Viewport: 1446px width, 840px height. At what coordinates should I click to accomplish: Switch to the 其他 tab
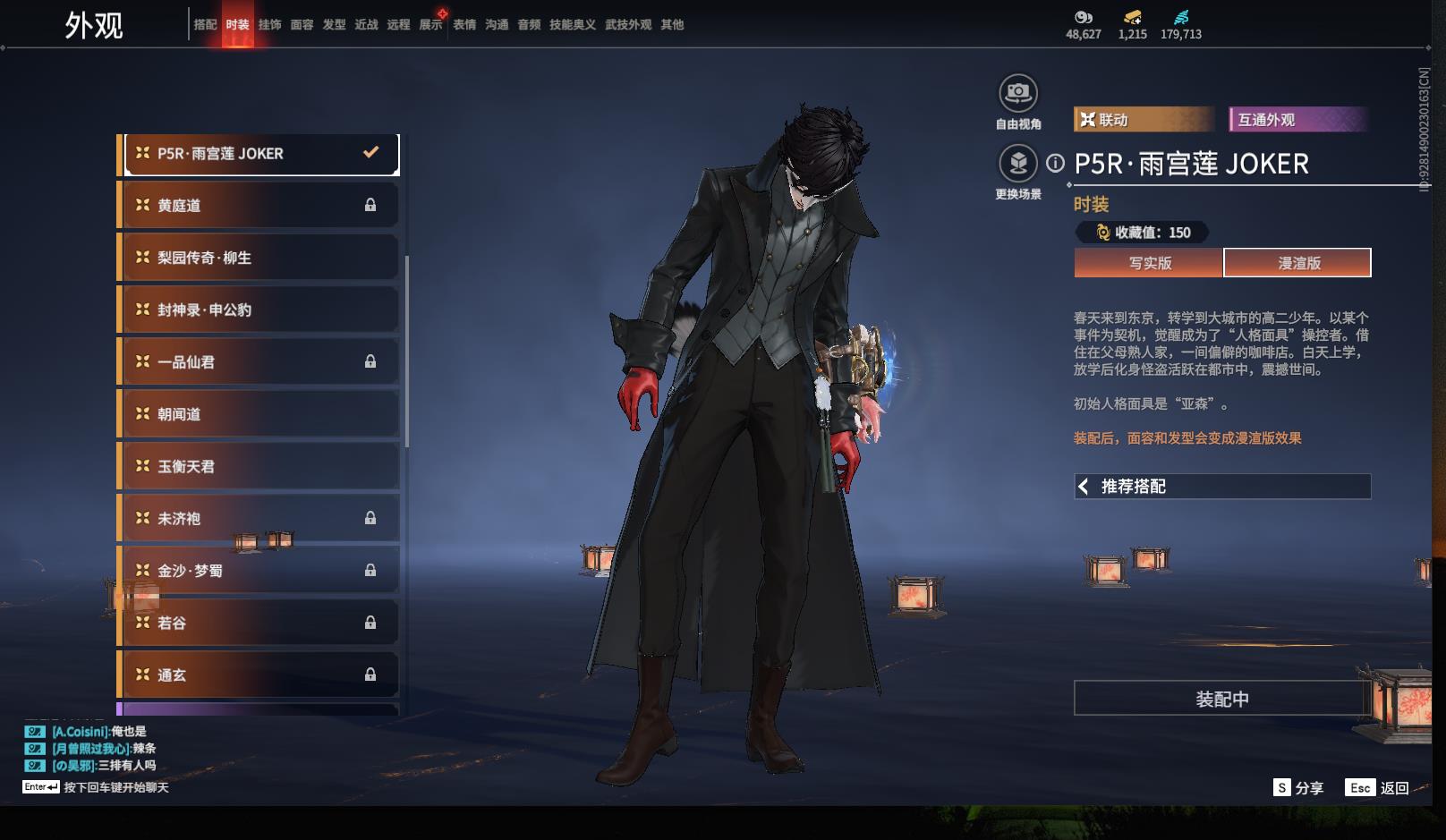coord(672,25)
